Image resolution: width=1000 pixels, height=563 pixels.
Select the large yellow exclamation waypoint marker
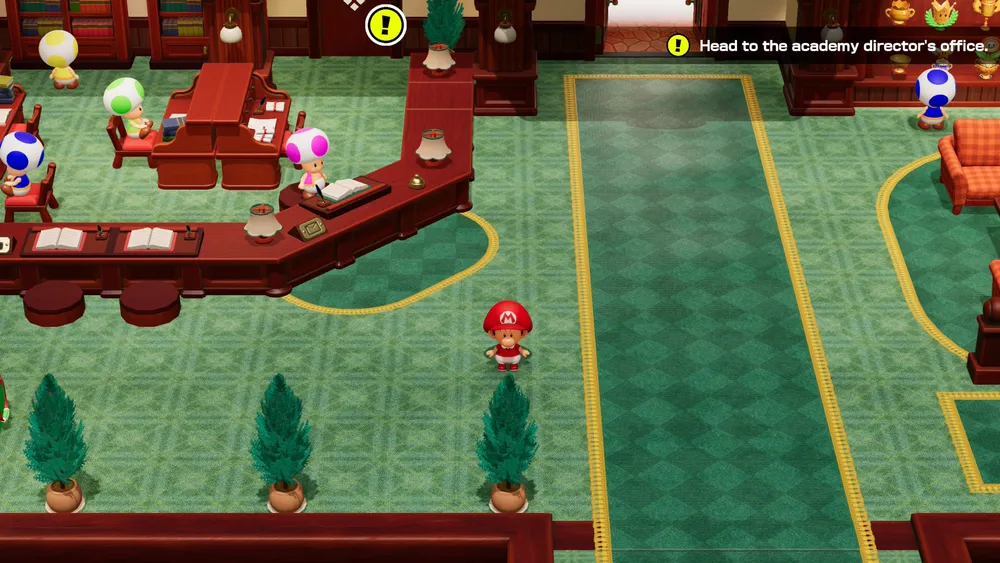click(385, 25)
